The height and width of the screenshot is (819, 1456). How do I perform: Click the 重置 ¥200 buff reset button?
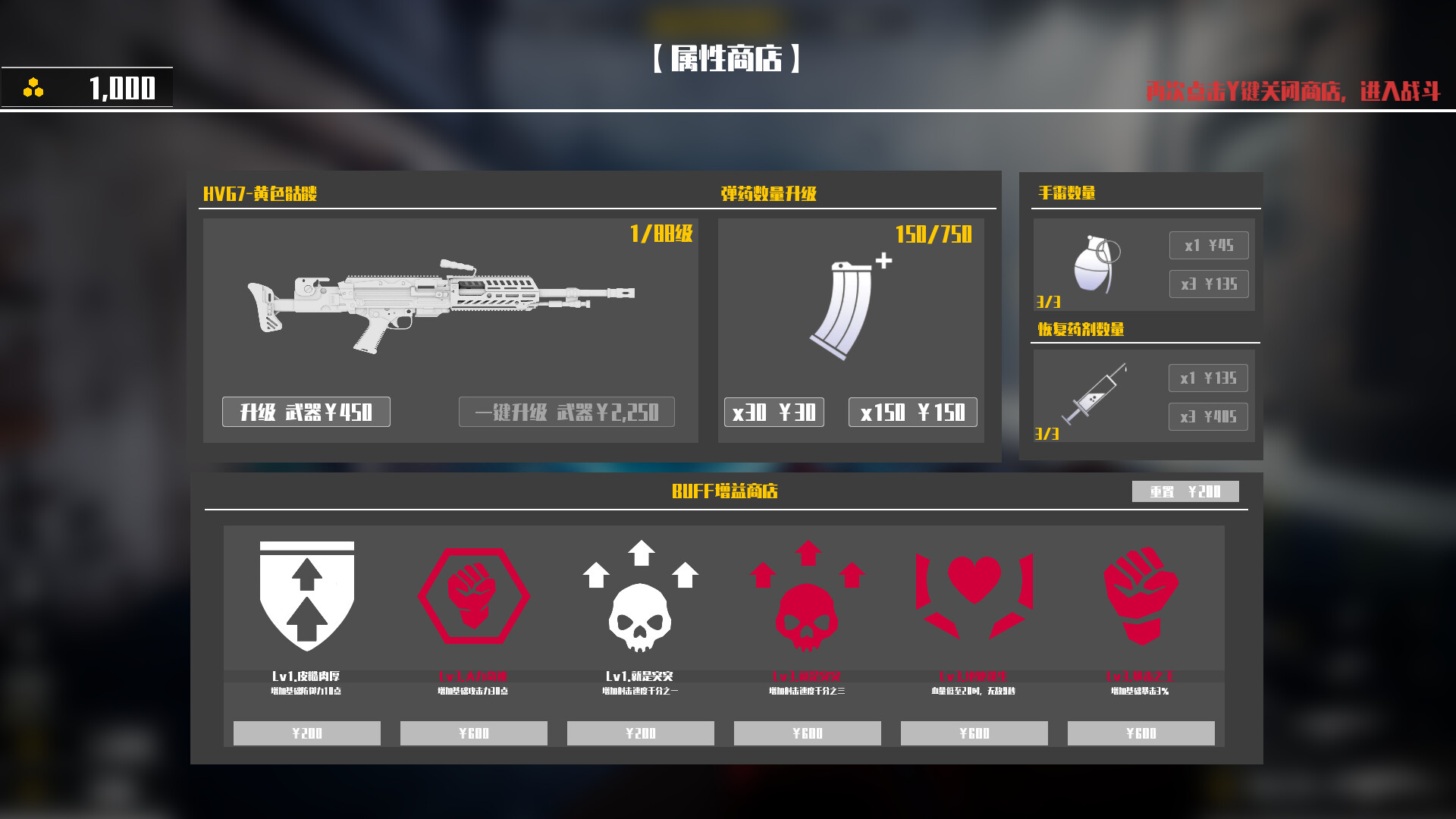tap(1185, 491)
